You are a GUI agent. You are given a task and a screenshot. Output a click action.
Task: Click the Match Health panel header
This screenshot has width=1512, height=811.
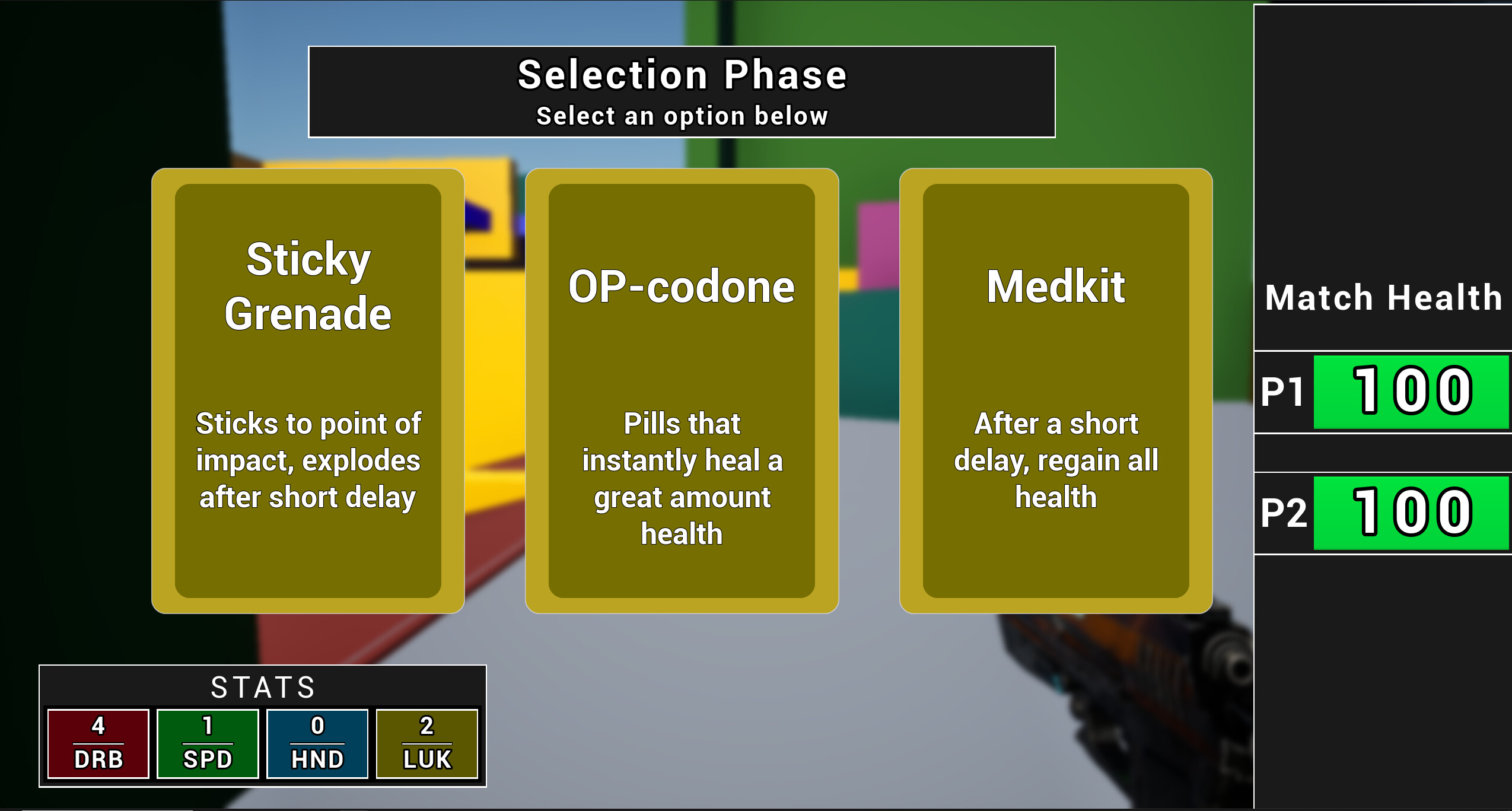[x=1382, y=298]
